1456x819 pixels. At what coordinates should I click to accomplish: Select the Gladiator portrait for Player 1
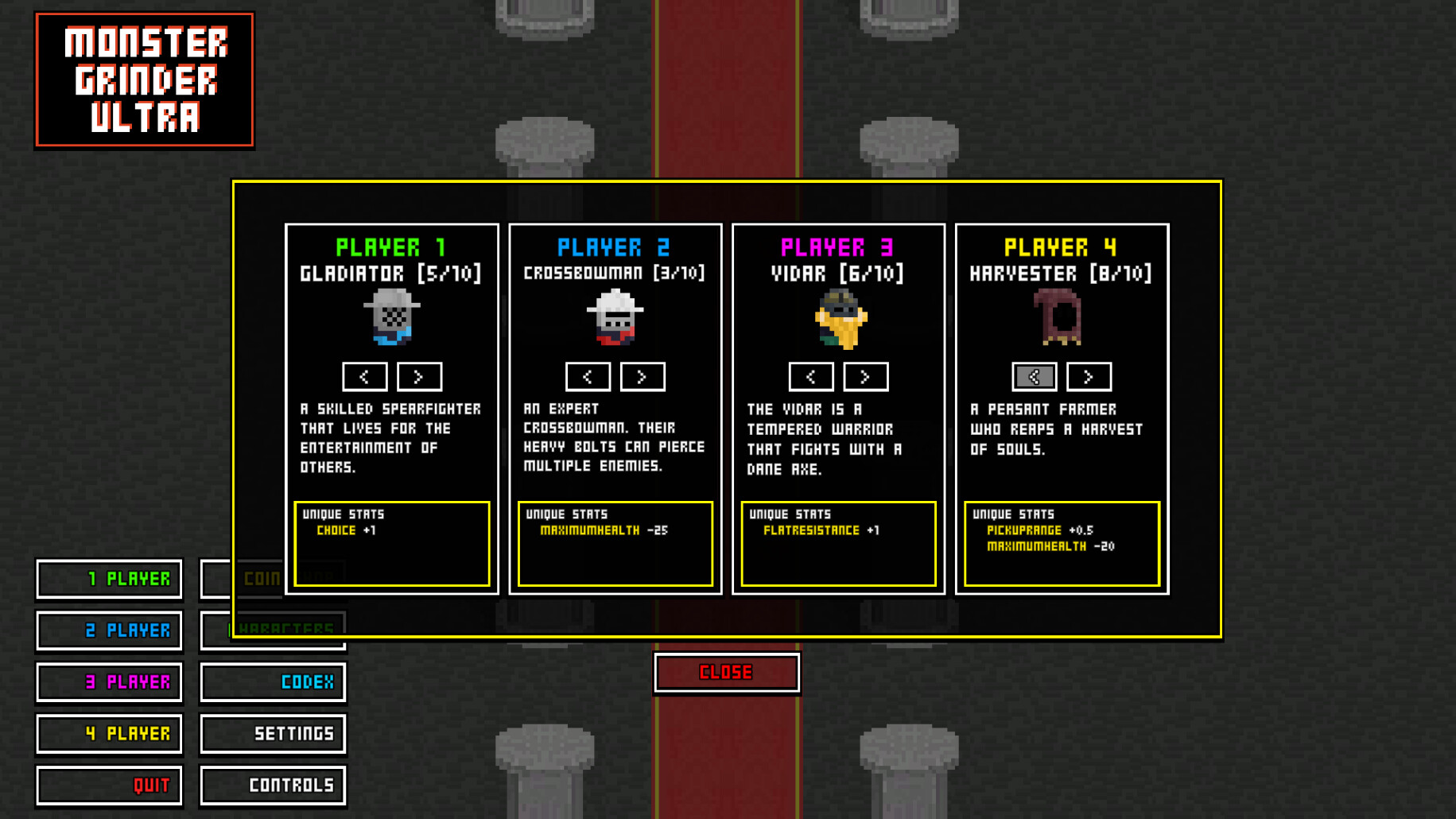[x=391, y=318]
